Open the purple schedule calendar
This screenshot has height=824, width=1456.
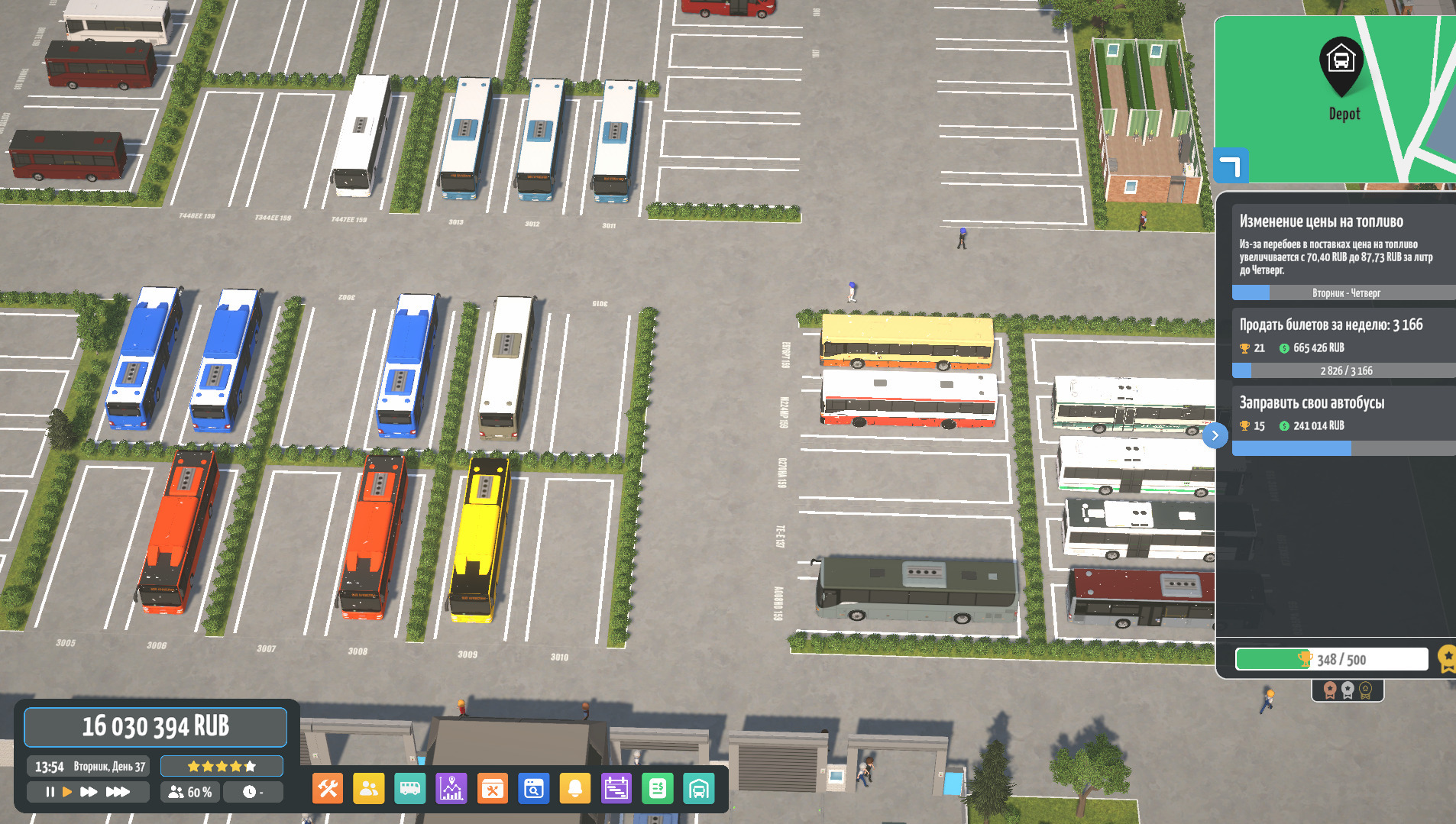[x=616, y=789]
